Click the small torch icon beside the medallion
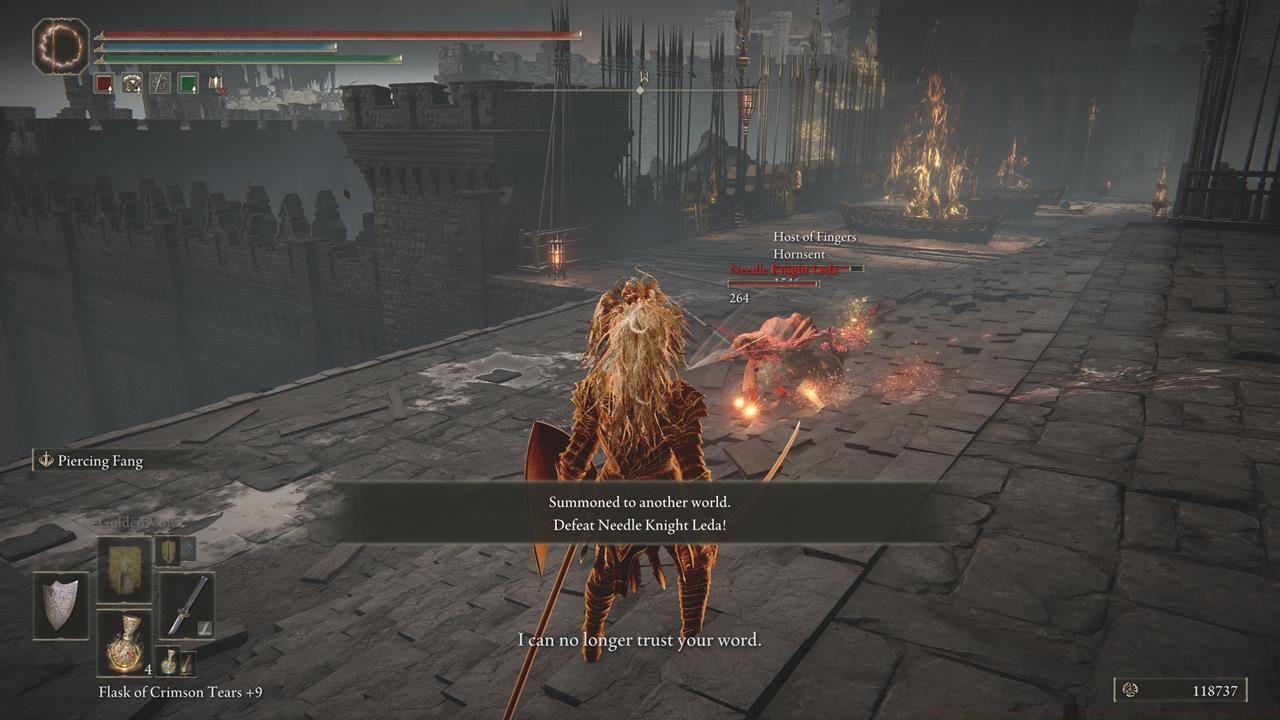1280x720 pixels. pos(187,663)
